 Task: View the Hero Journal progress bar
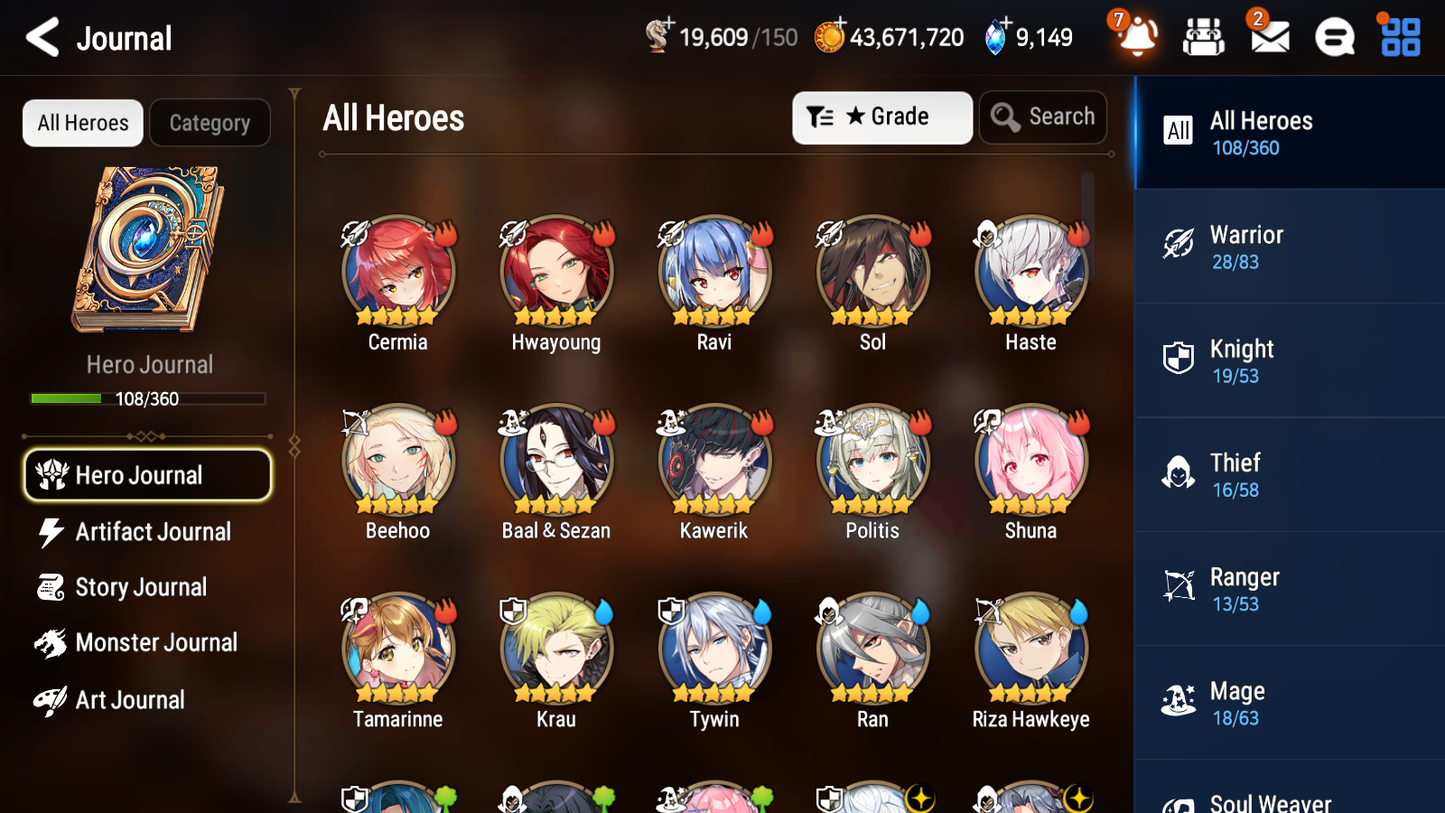pos(148,398)
